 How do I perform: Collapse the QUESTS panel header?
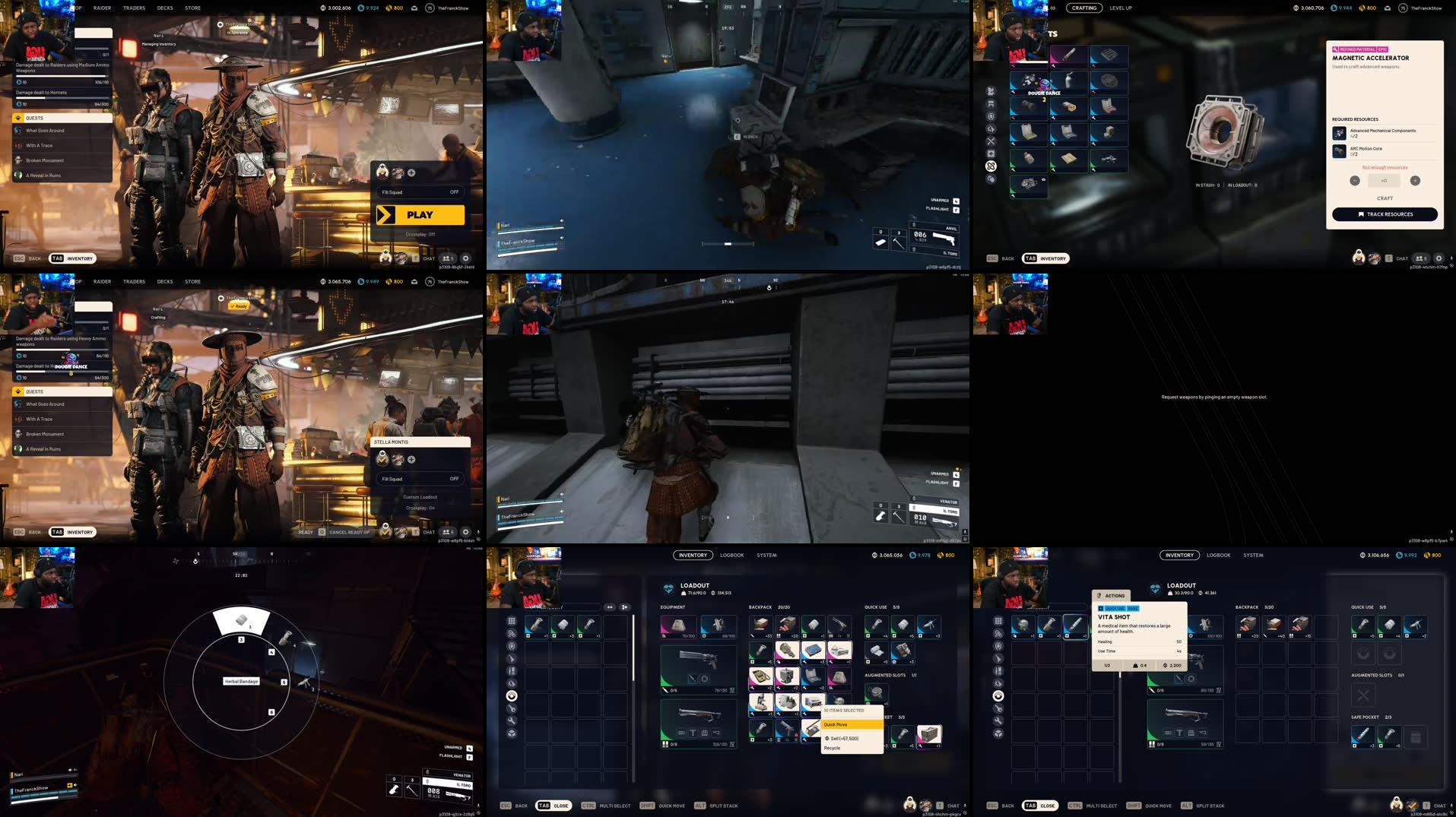(x=61, y=118)
